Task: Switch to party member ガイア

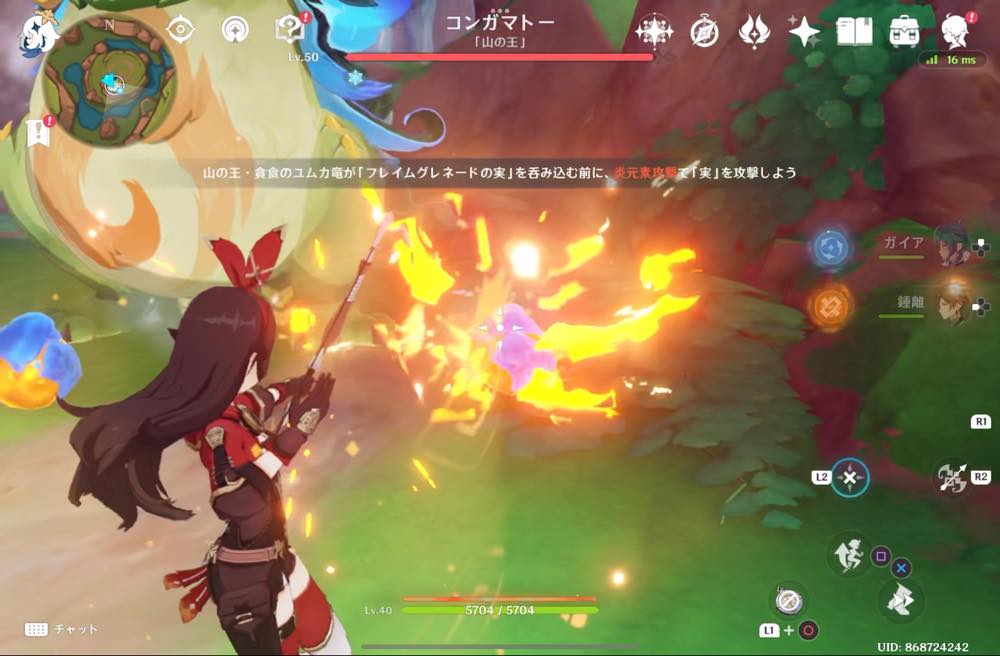Action: [951, 245]
